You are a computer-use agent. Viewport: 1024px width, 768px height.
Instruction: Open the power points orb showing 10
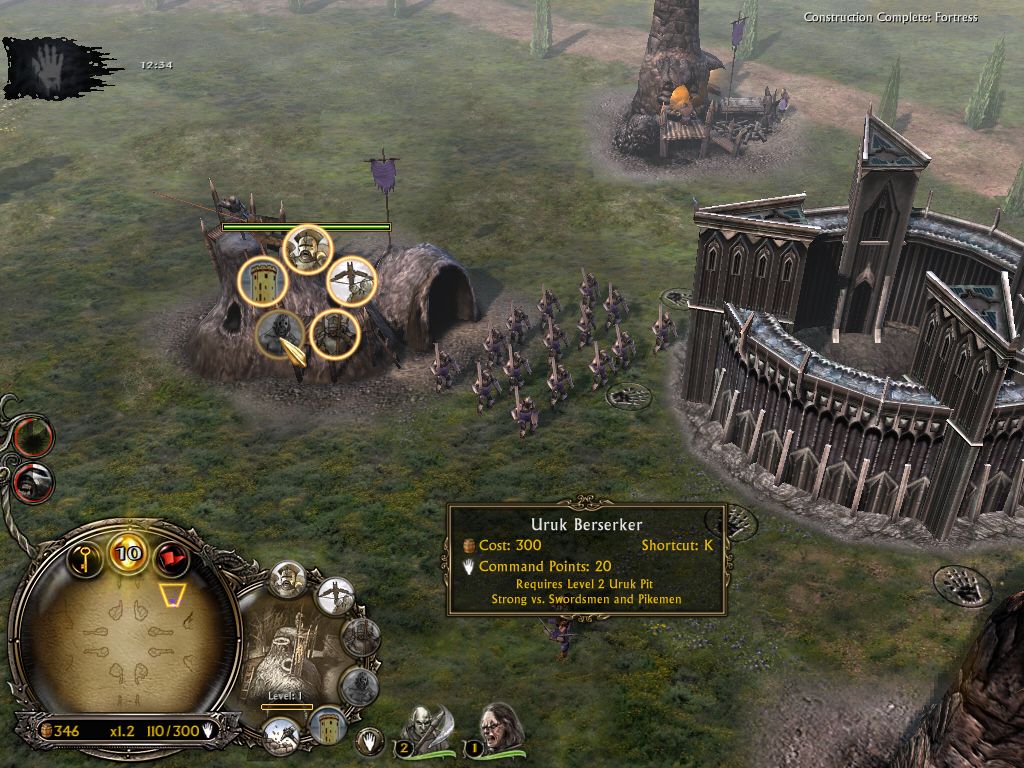[128, 554]
